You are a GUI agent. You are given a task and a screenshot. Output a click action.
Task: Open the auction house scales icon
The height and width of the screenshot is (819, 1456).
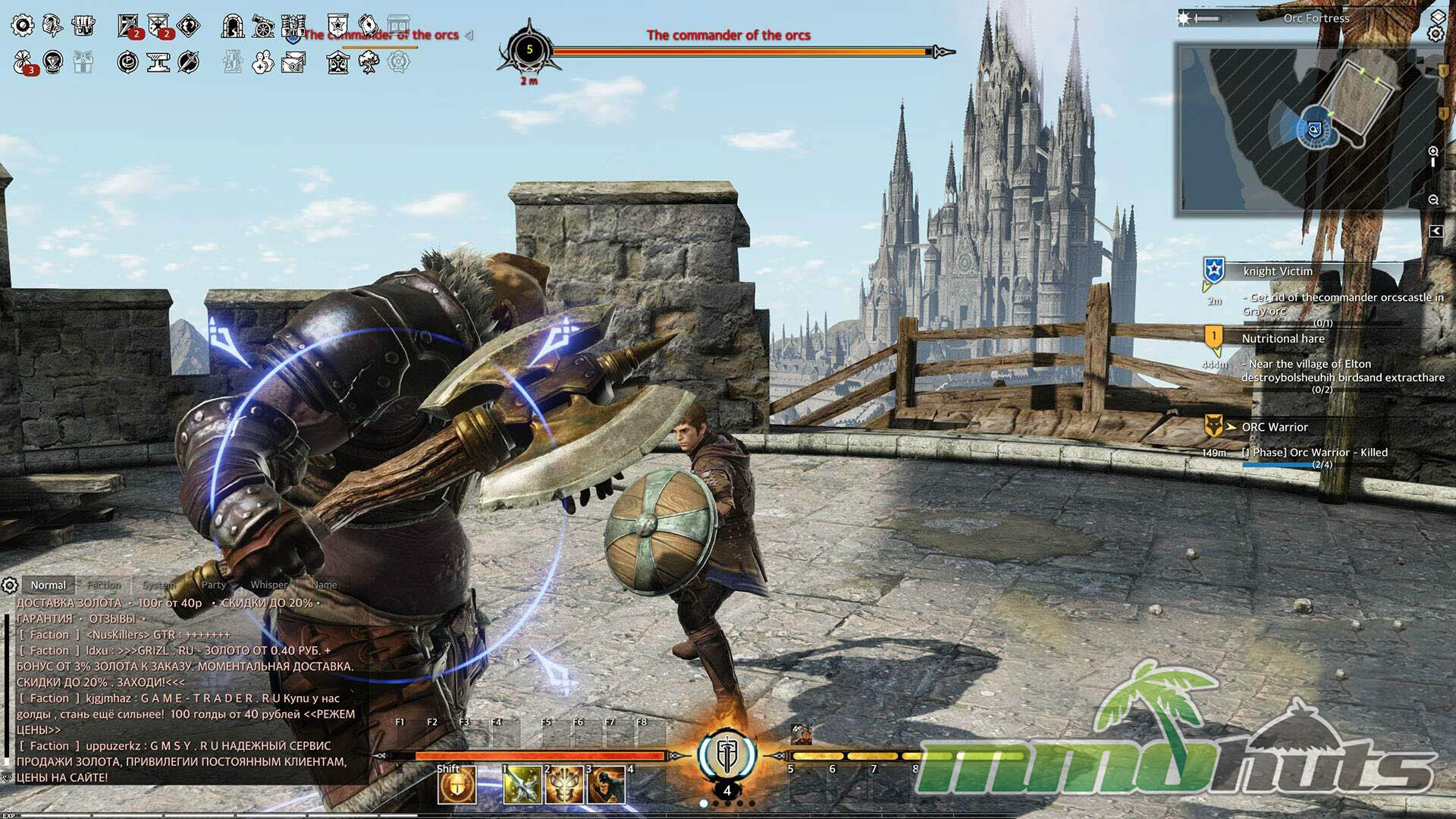tap(337, 62)
